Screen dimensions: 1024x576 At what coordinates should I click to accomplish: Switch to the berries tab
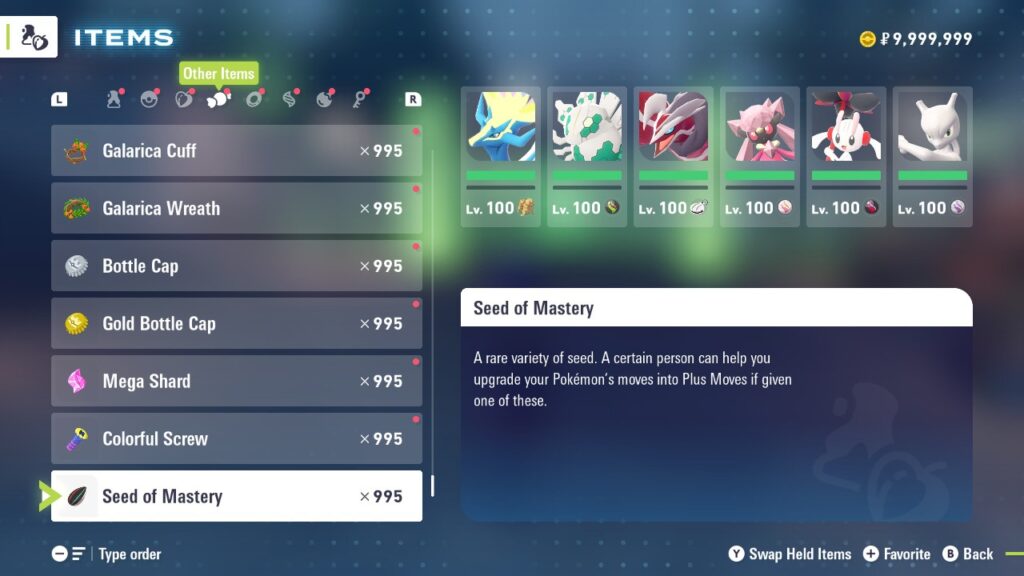184,99
